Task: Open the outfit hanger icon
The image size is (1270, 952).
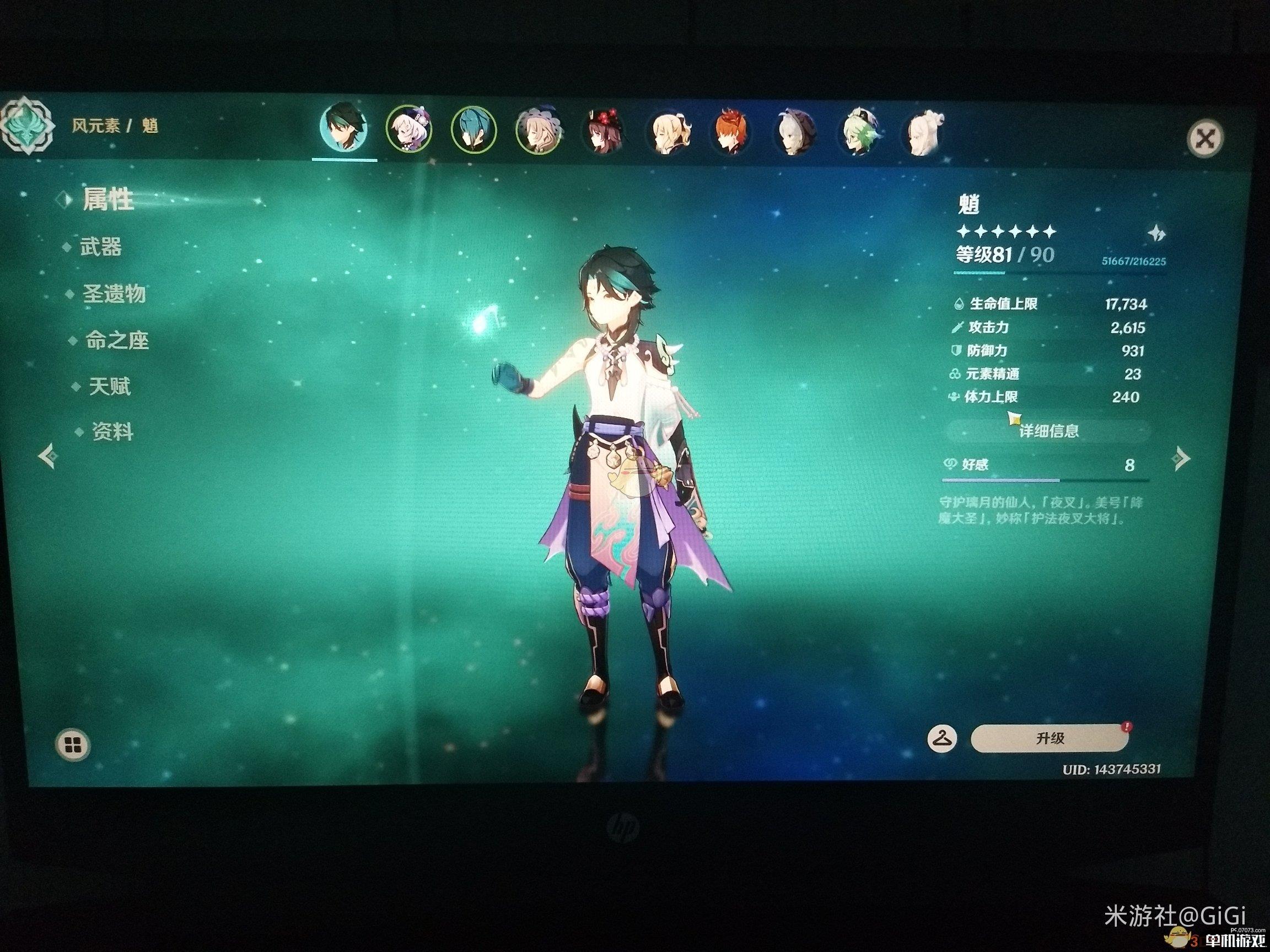Action: (942, 737)
